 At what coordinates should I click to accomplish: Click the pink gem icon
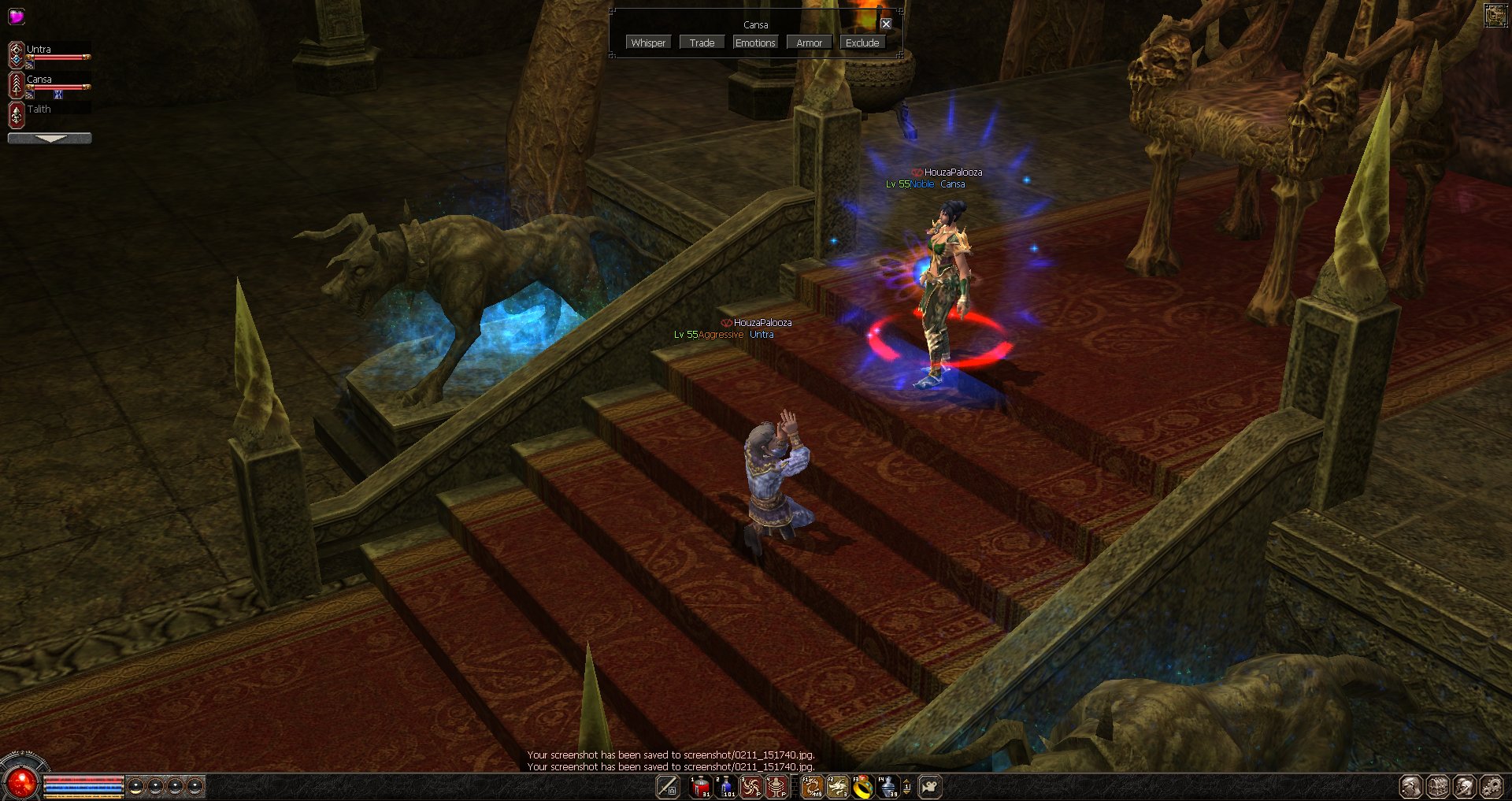point(16,16)
